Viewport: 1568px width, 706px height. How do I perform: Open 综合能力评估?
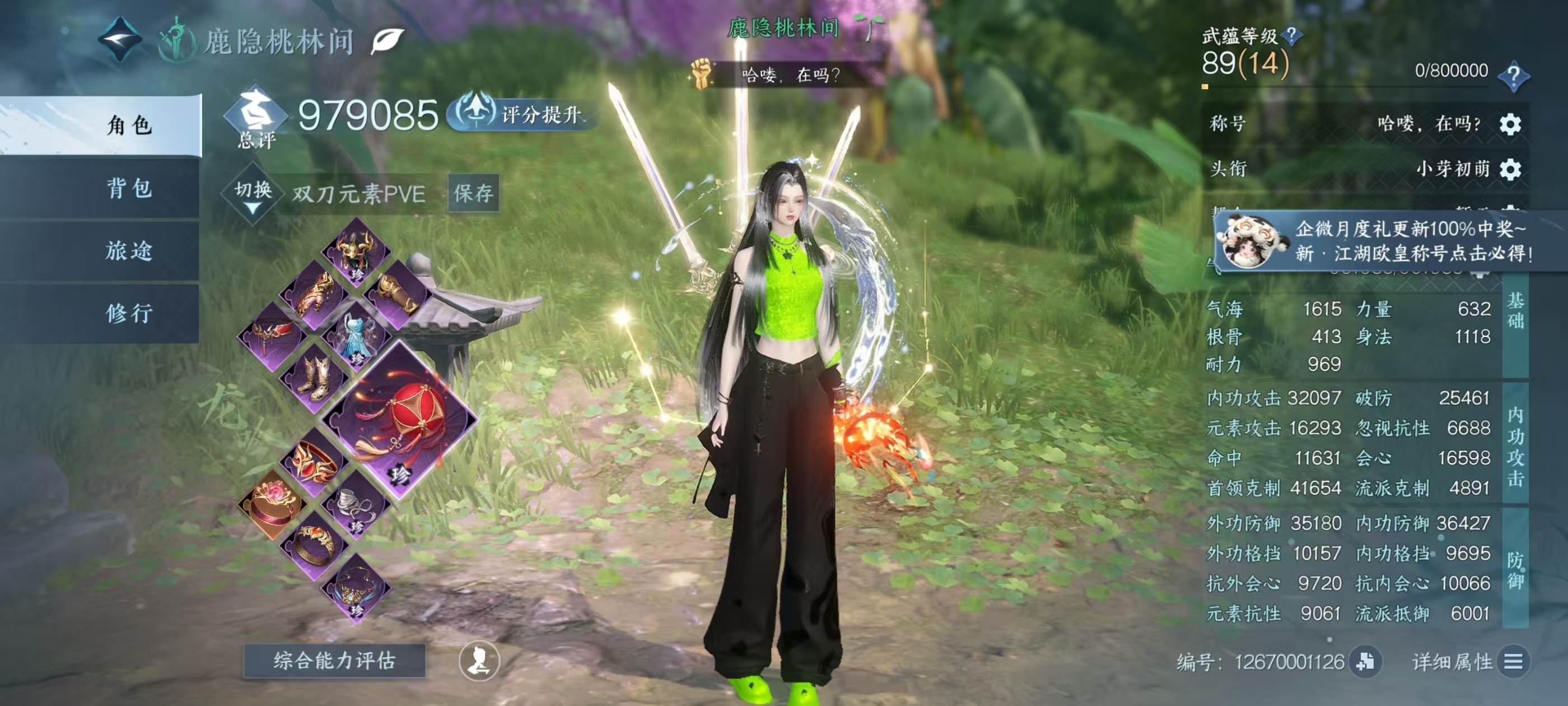coord(334,660)
